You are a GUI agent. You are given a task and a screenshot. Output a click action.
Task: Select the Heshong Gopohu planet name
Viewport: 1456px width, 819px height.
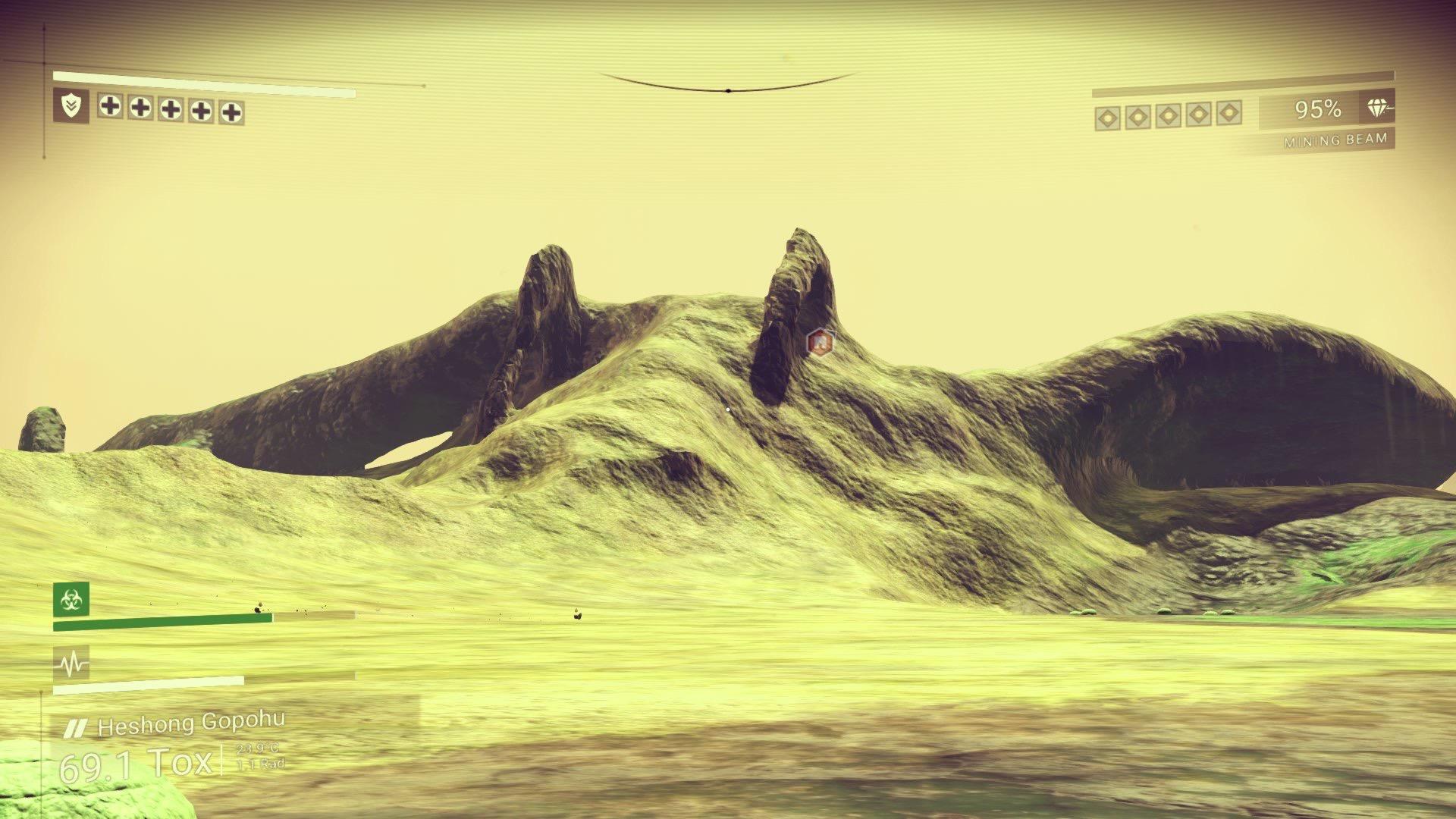coord(191,725)
